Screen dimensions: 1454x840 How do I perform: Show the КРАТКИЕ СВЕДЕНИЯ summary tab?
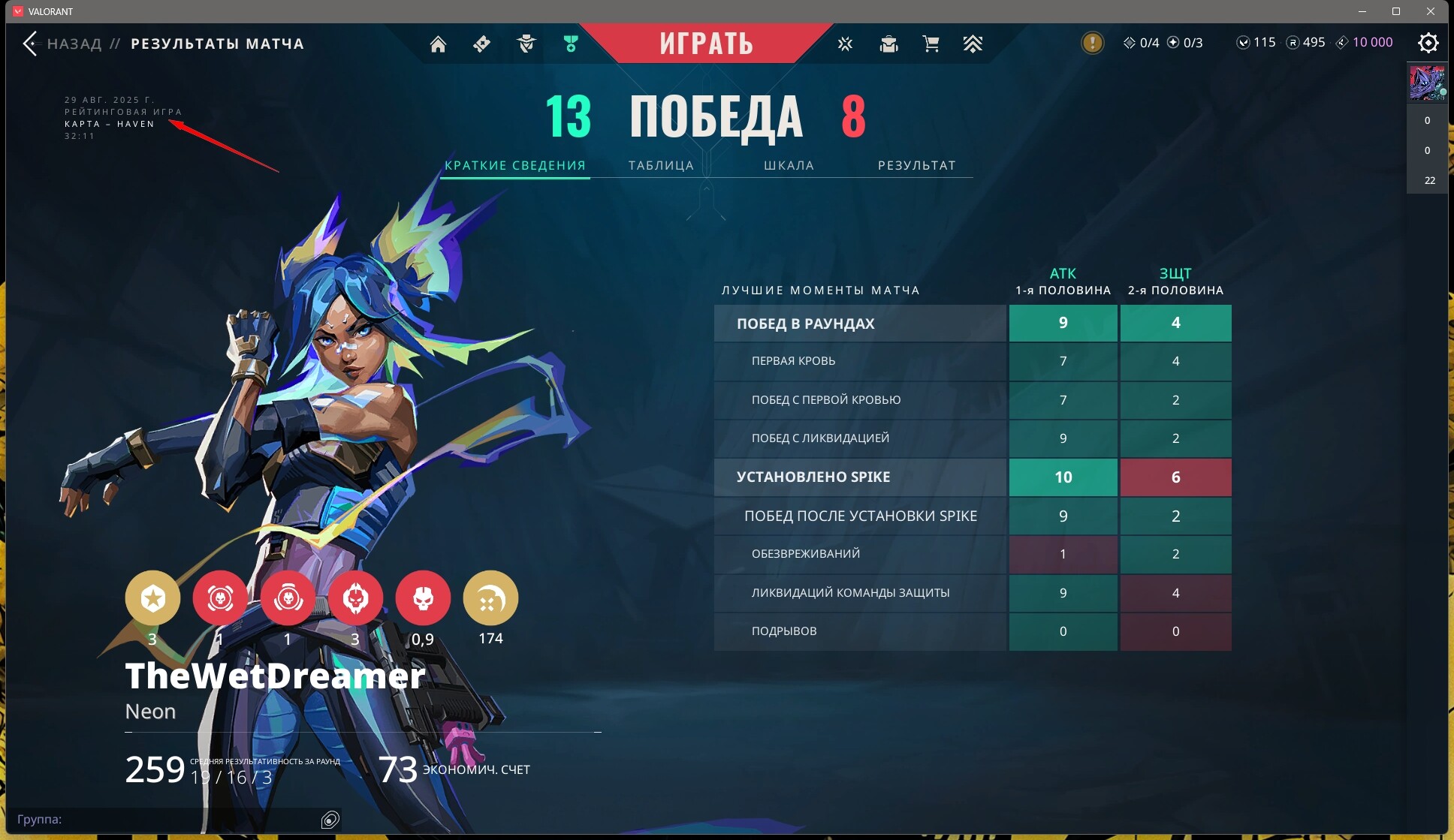(515, 165)
